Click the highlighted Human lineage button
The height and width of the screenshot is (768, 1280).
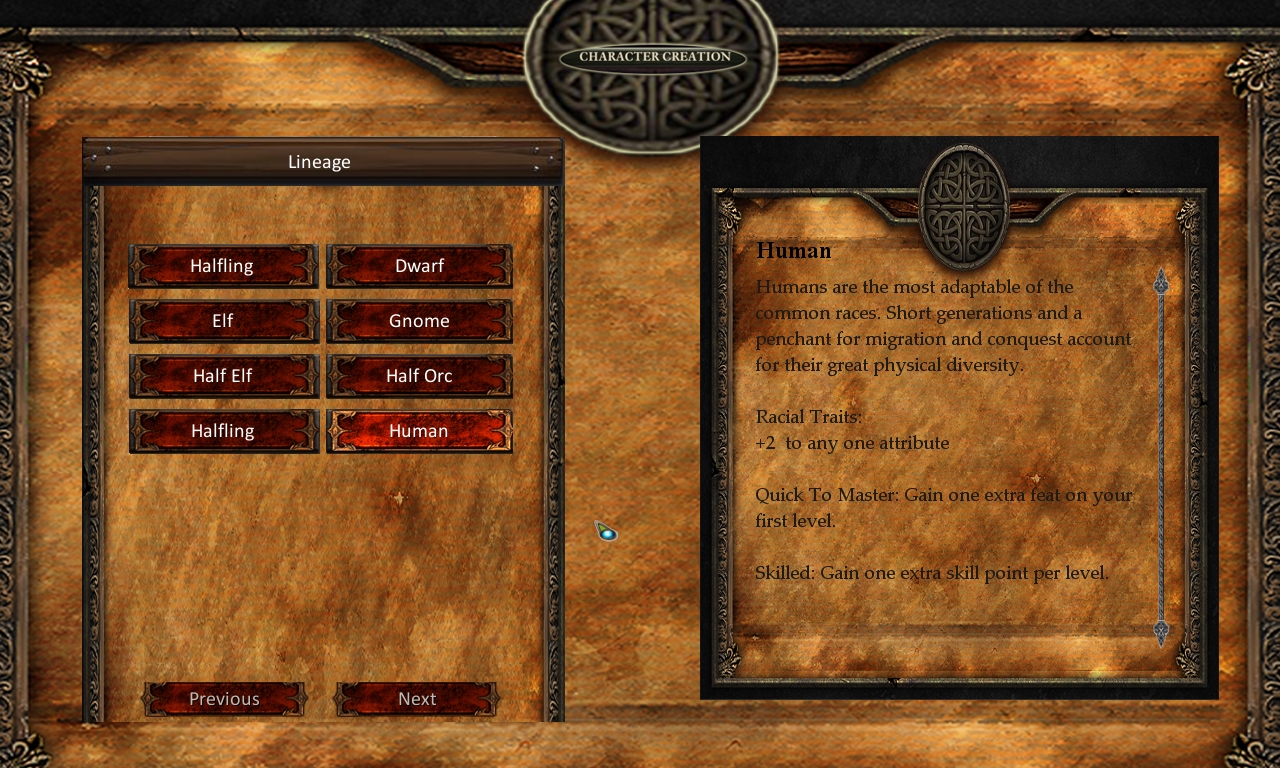419,431
